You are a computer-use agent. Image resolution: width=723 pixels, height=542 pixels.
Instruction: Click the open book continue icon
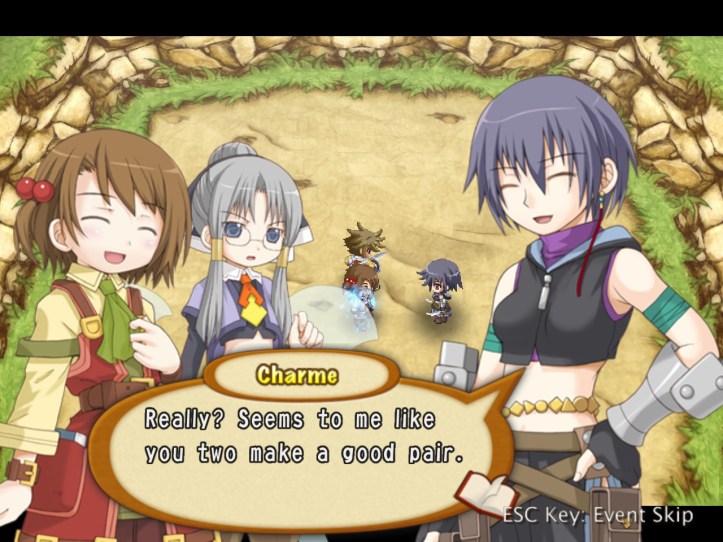[487, 492]
